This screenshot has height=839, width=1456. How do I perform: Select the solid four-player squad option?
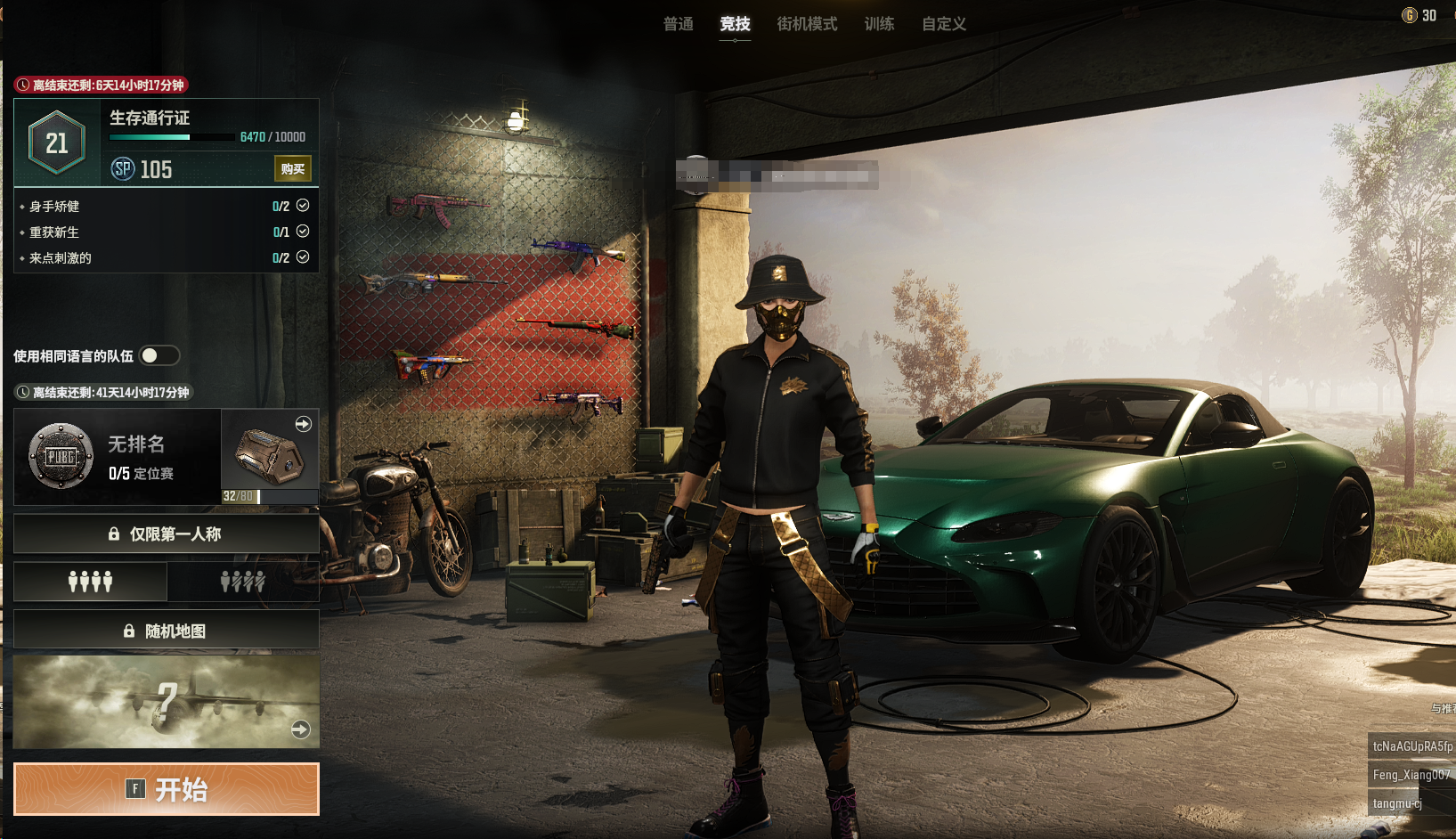[90, 582]
